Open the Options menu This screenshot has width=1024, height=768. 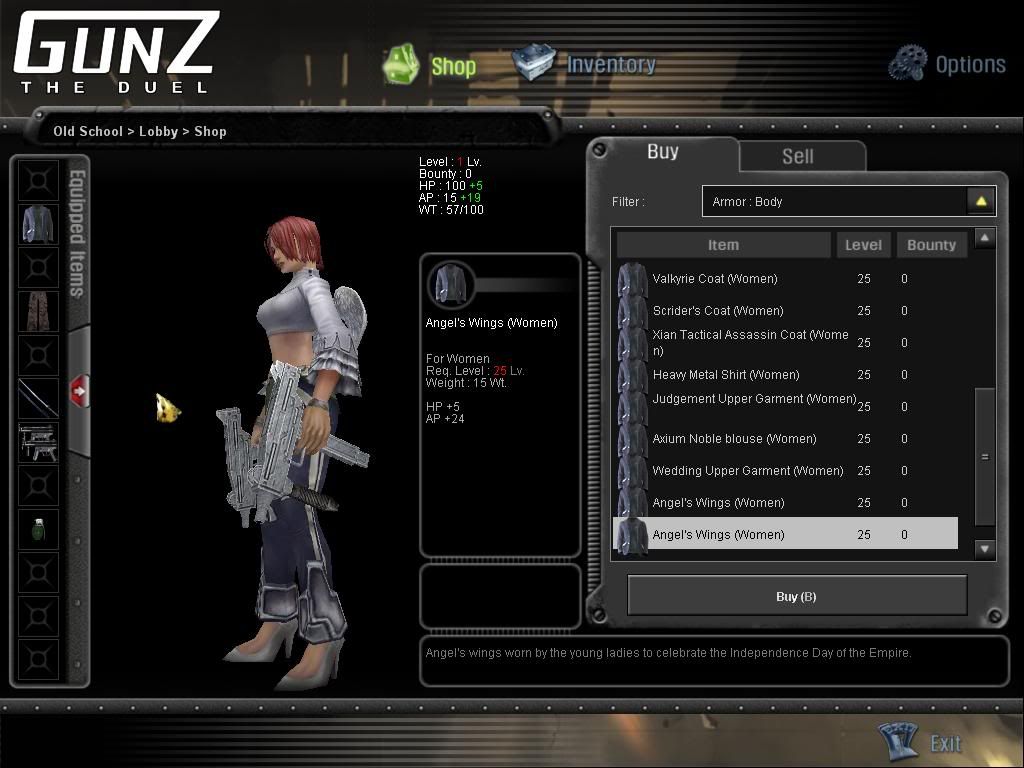pos(947,64)
